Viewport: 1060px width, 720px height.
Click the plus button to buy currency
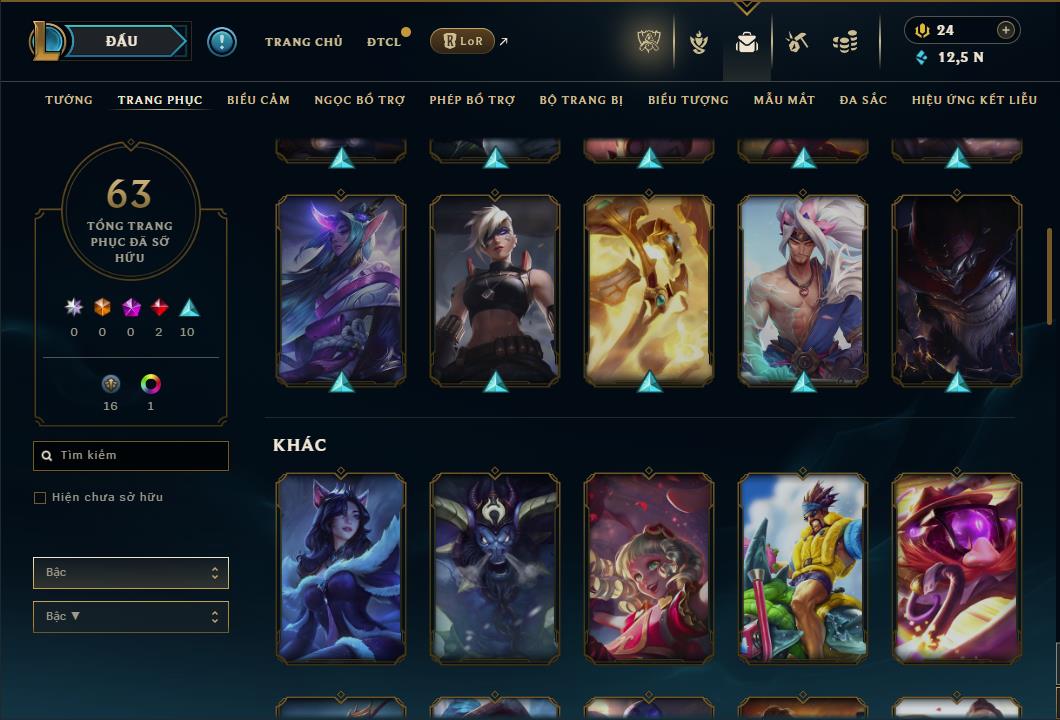[x=1006, y=30]
